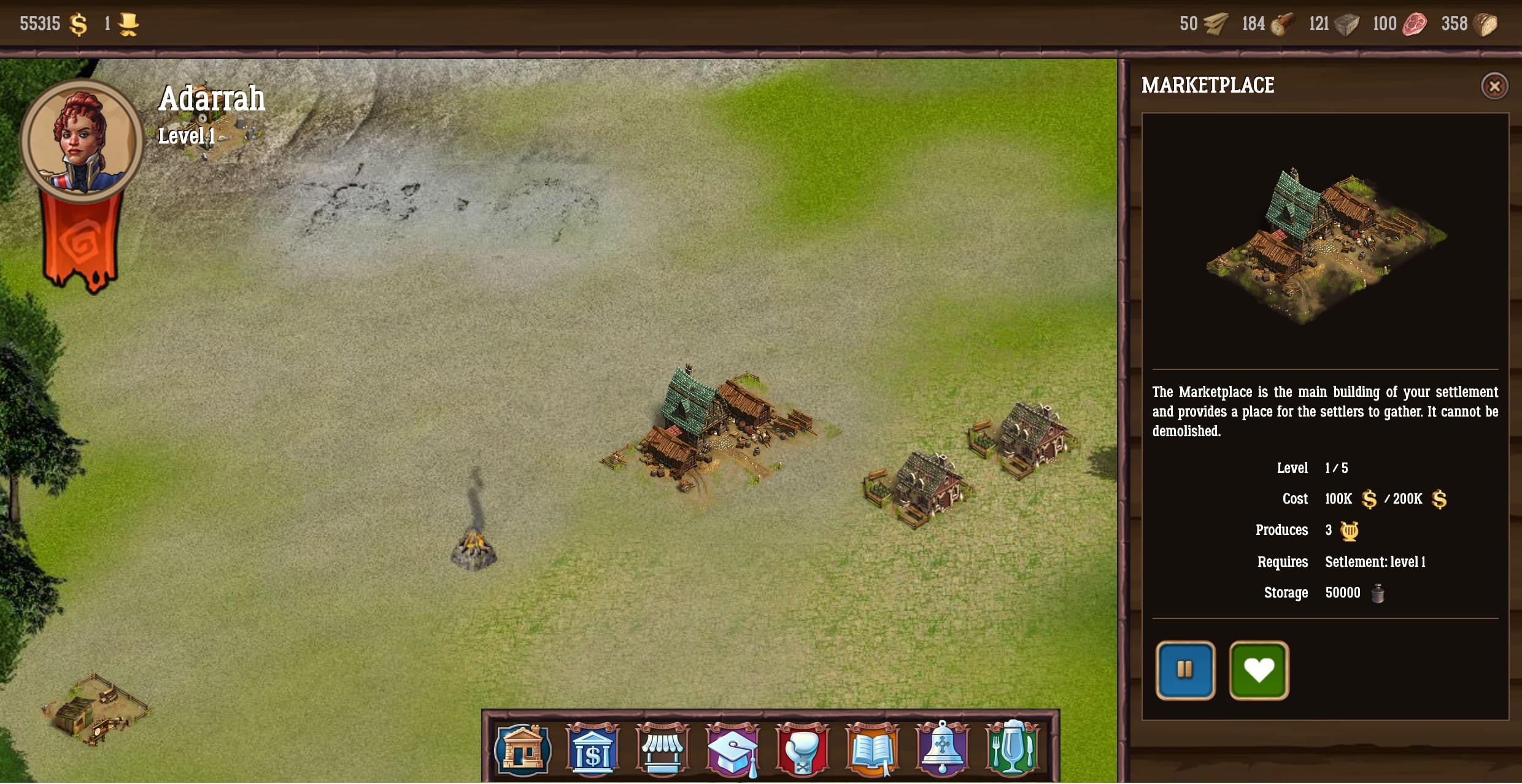Close the Marketplace info panel
This screenshot has width=1522, height=784.
point(1494,86)
